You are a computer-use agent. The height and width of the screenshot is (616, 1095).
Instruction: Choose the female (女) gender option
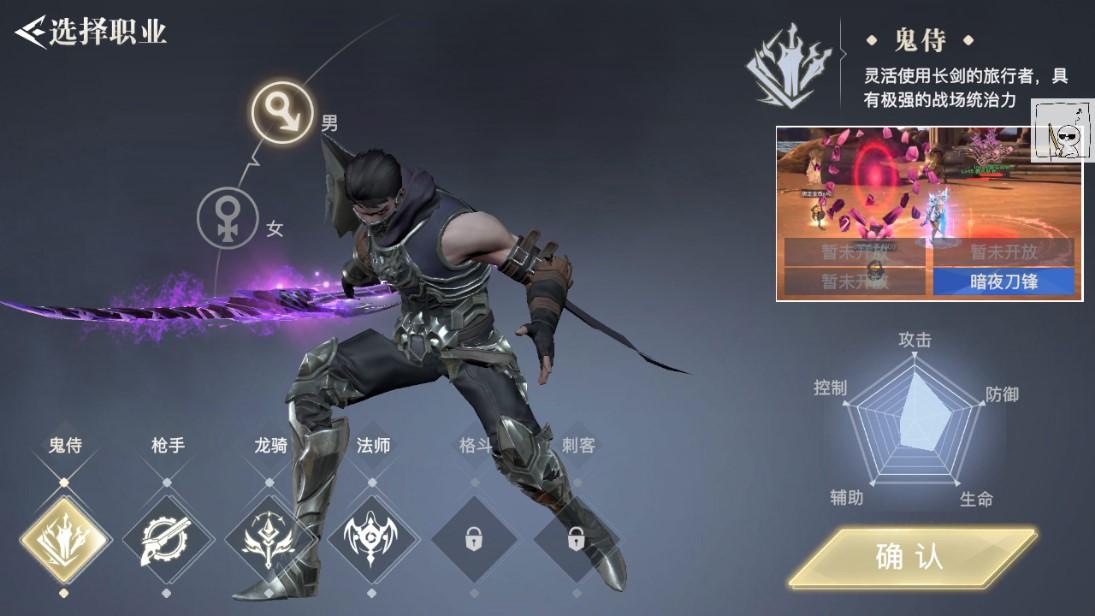pyautogui.click(x=228, y=218)
